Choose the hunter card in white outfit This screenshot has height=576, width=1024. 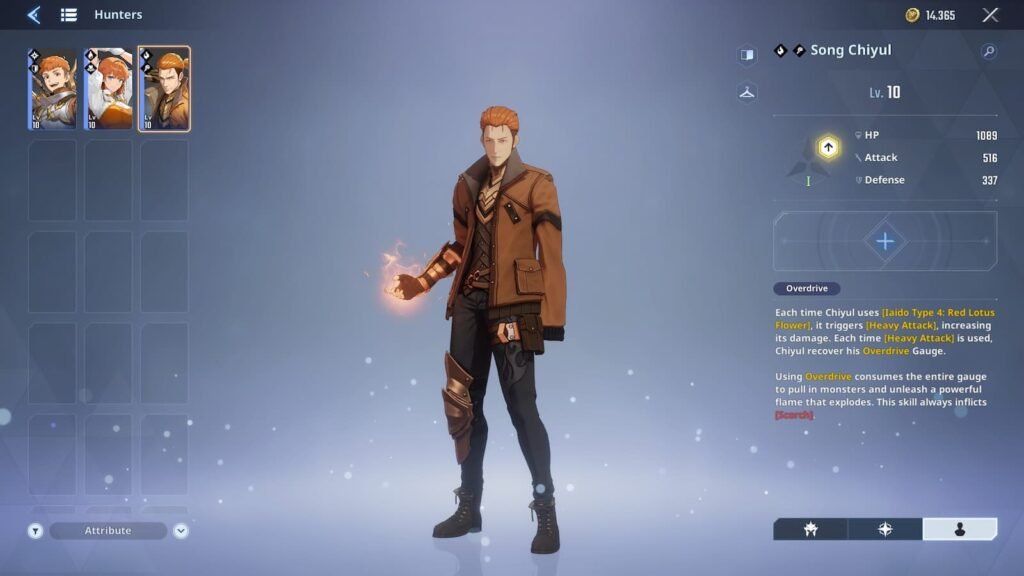[108, 89]
